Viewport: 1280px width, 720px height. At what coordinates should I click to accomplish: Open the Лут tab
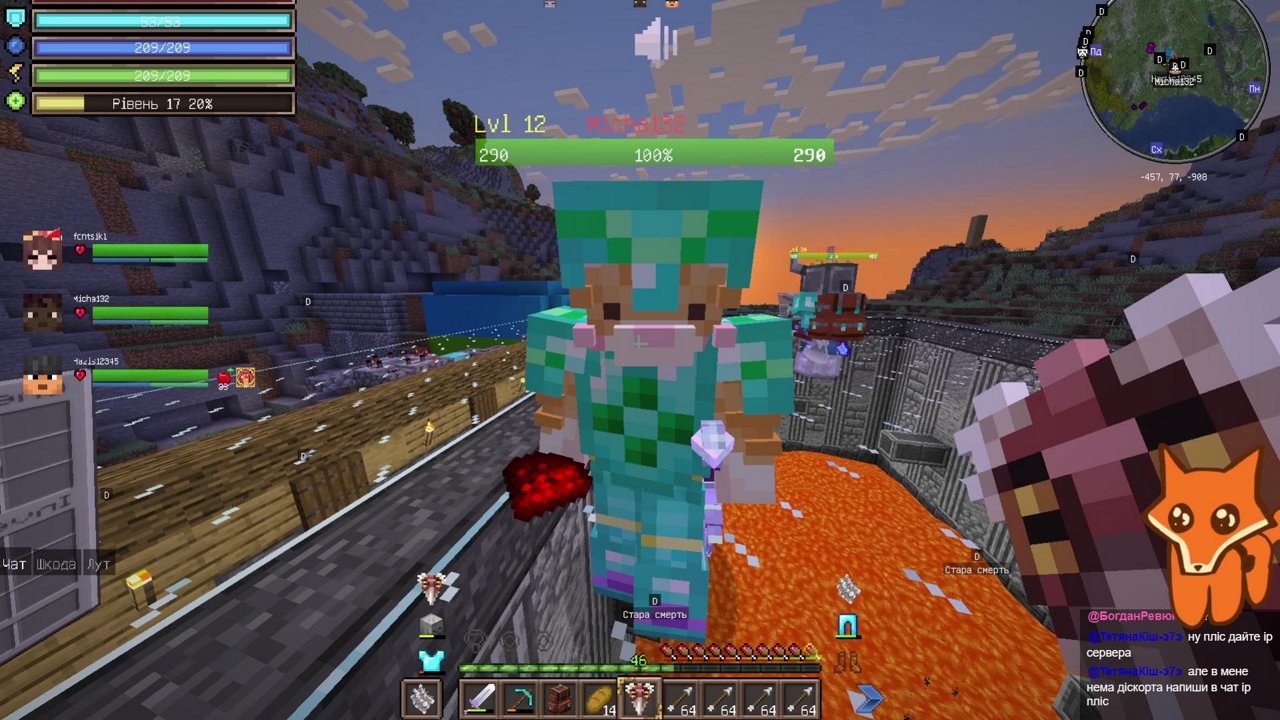click(98, 565)
